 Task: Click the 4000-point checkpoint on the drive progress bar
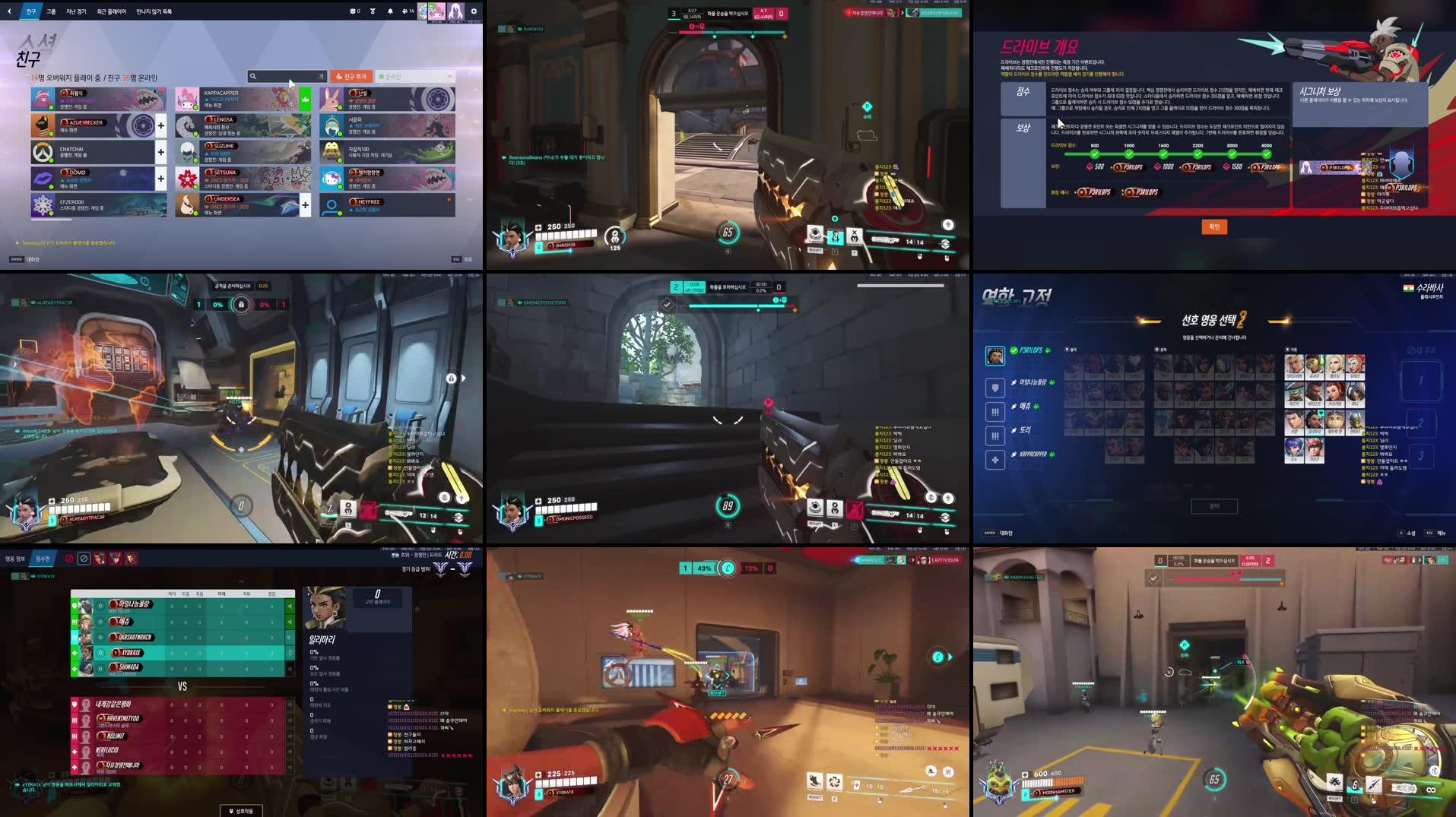click(x=1266, y=153)
